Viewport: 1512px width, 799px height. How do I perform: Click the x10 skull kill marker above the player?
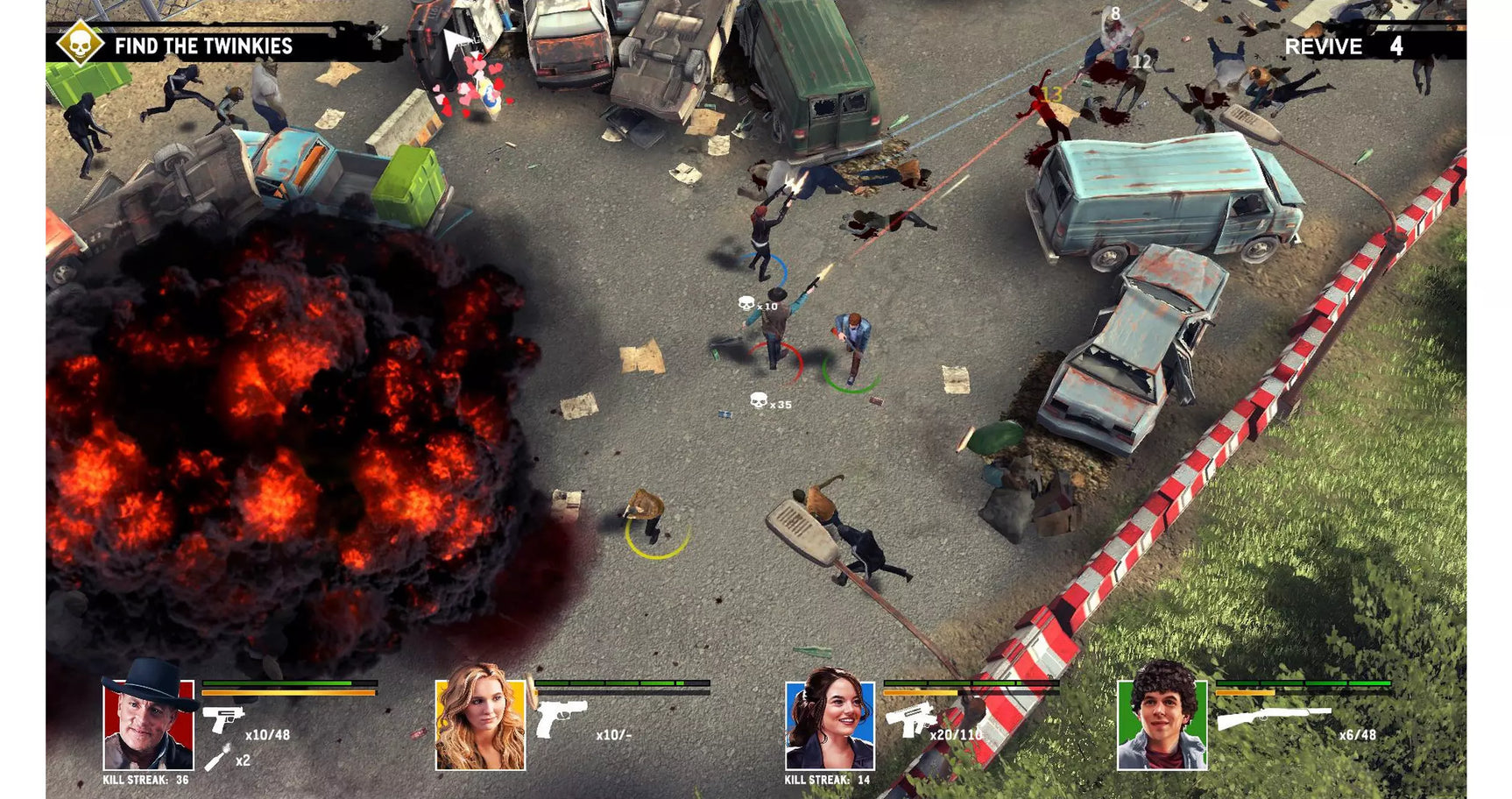coord(752,304)
